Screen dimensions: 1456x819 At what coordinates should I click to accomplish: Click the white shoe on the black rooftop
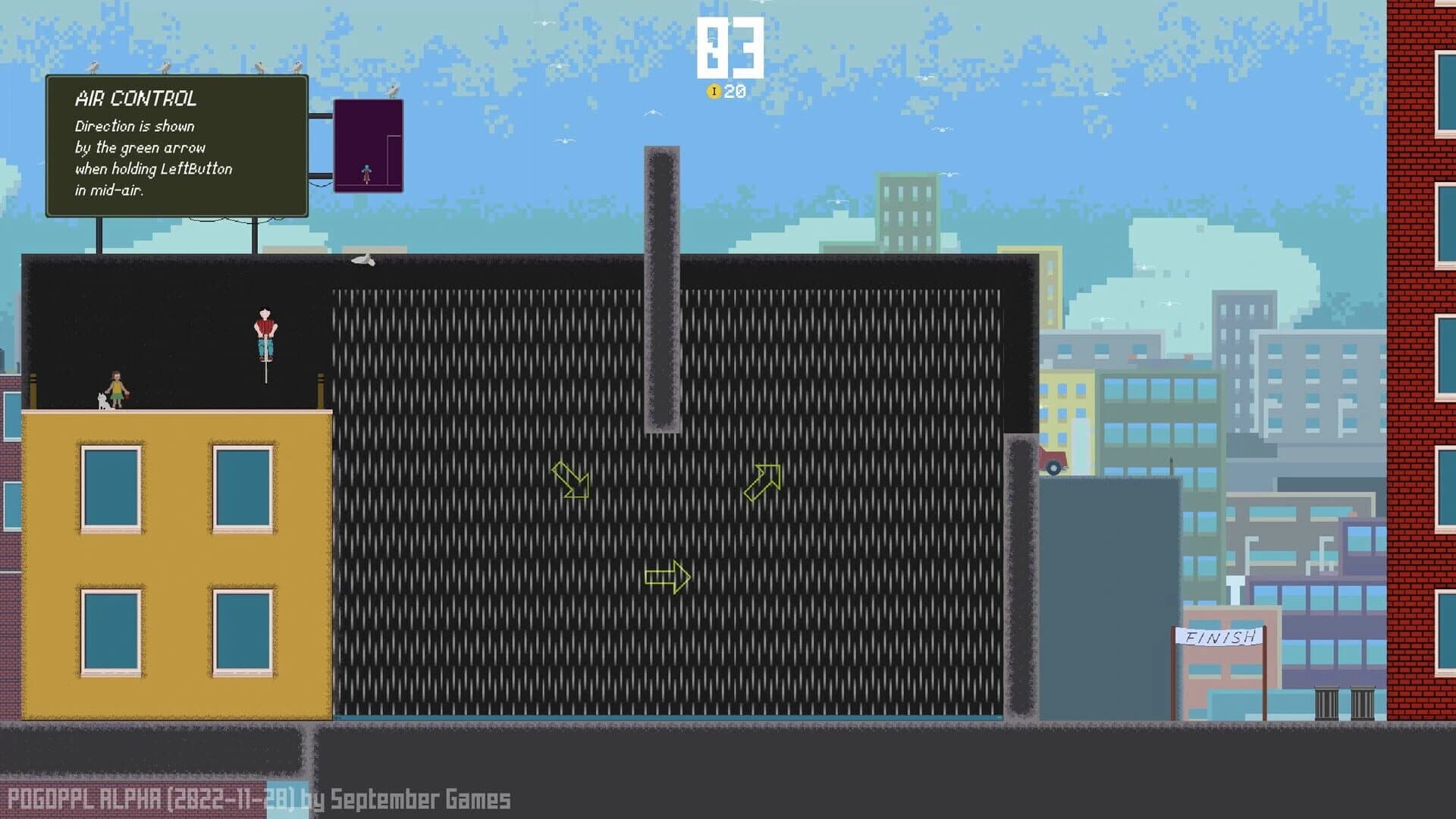[x=364, y=260]
